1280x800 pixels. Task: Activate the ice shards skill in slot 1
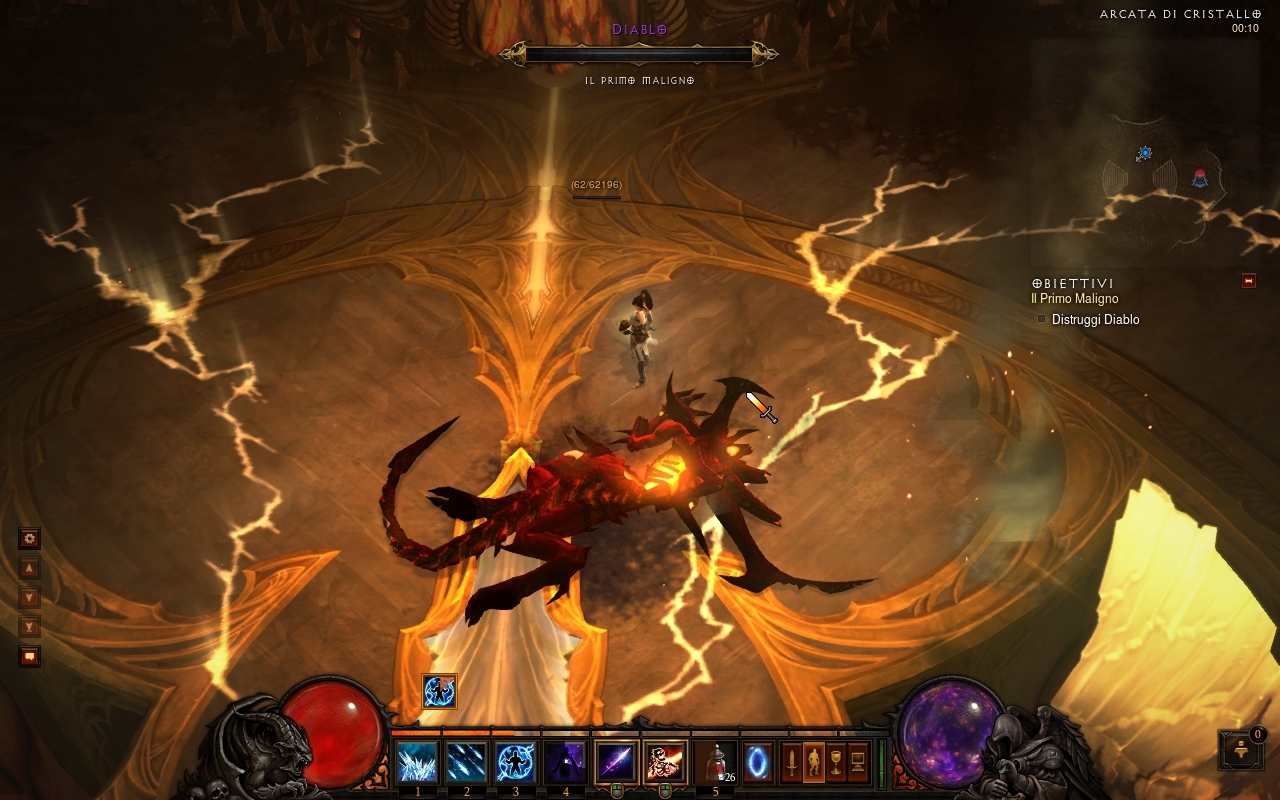(417, 763)
